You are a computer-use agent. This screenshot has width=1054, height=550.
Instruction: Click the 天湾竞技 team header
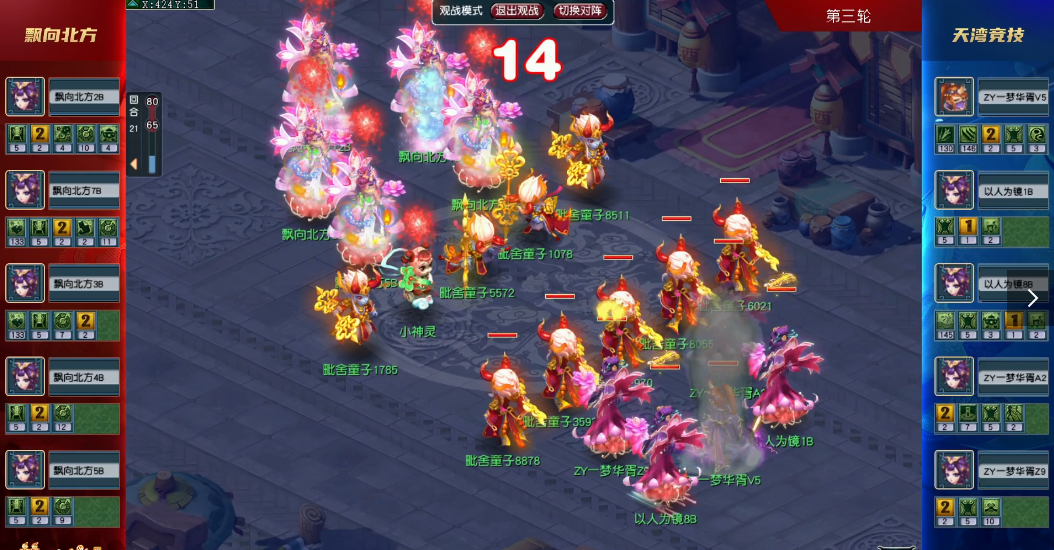point(987,35)
